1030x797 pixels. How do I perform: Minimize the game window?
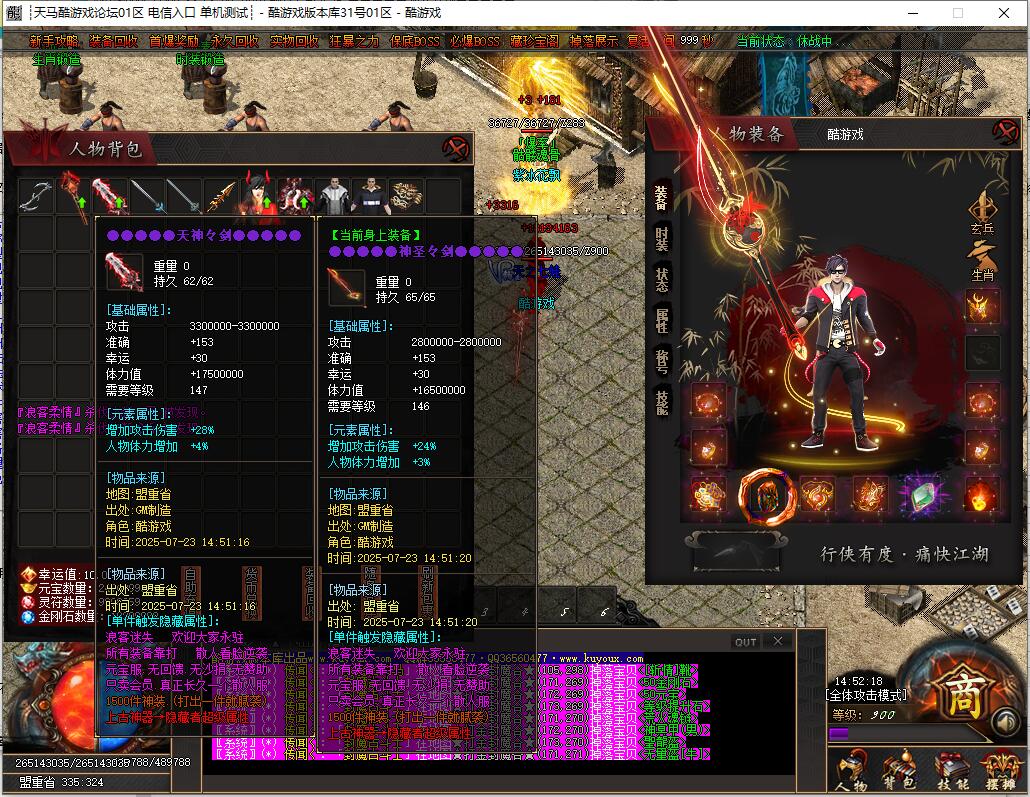(x=912, y=13)
